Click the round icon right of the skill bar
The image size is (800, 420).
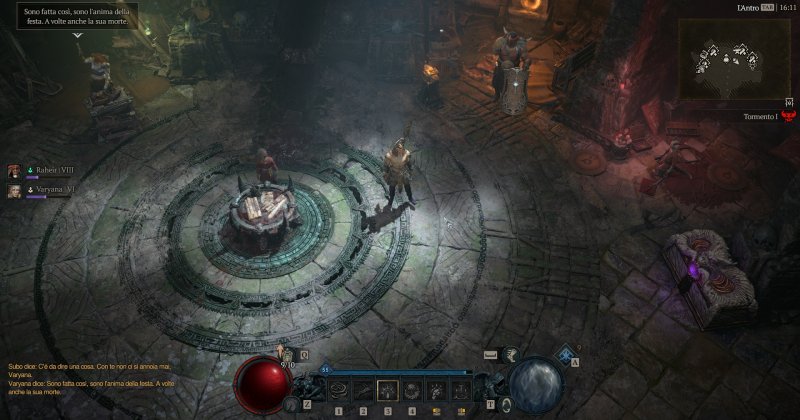coord(506,402)
